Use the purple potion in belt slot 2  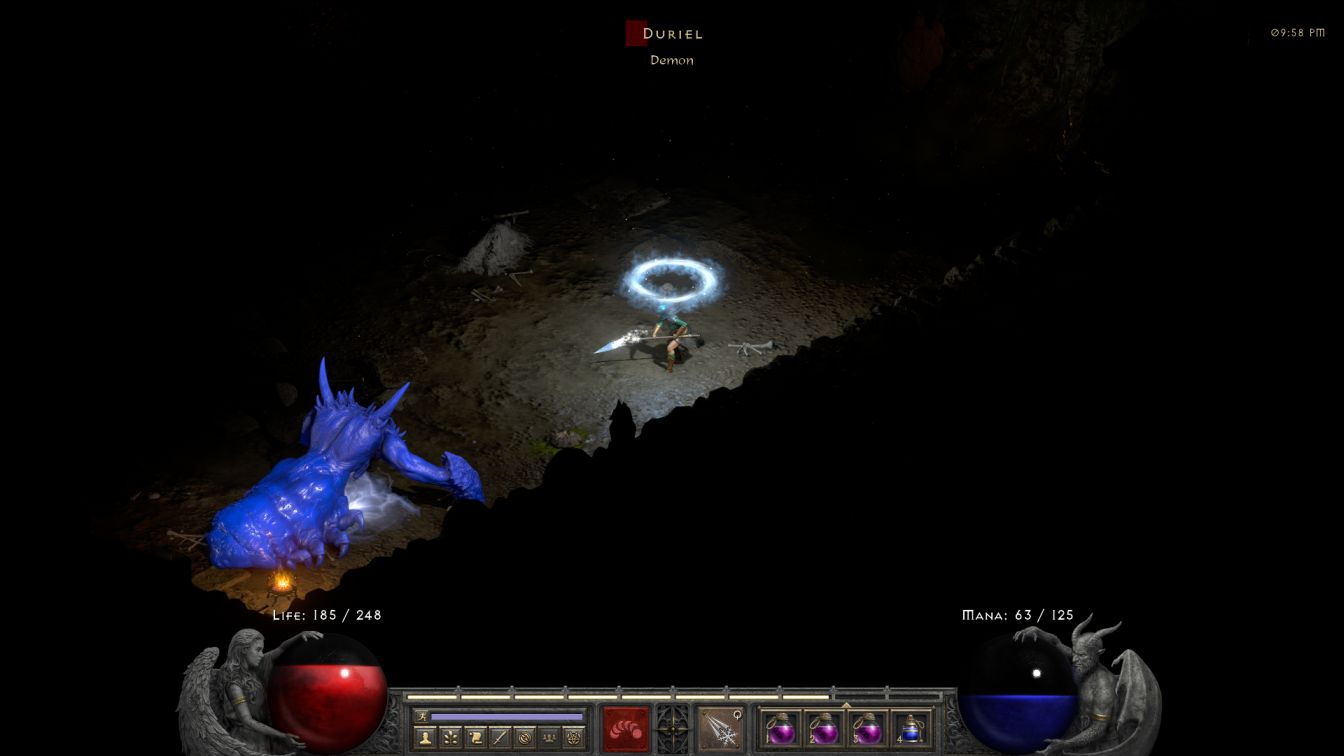point(823,727)
